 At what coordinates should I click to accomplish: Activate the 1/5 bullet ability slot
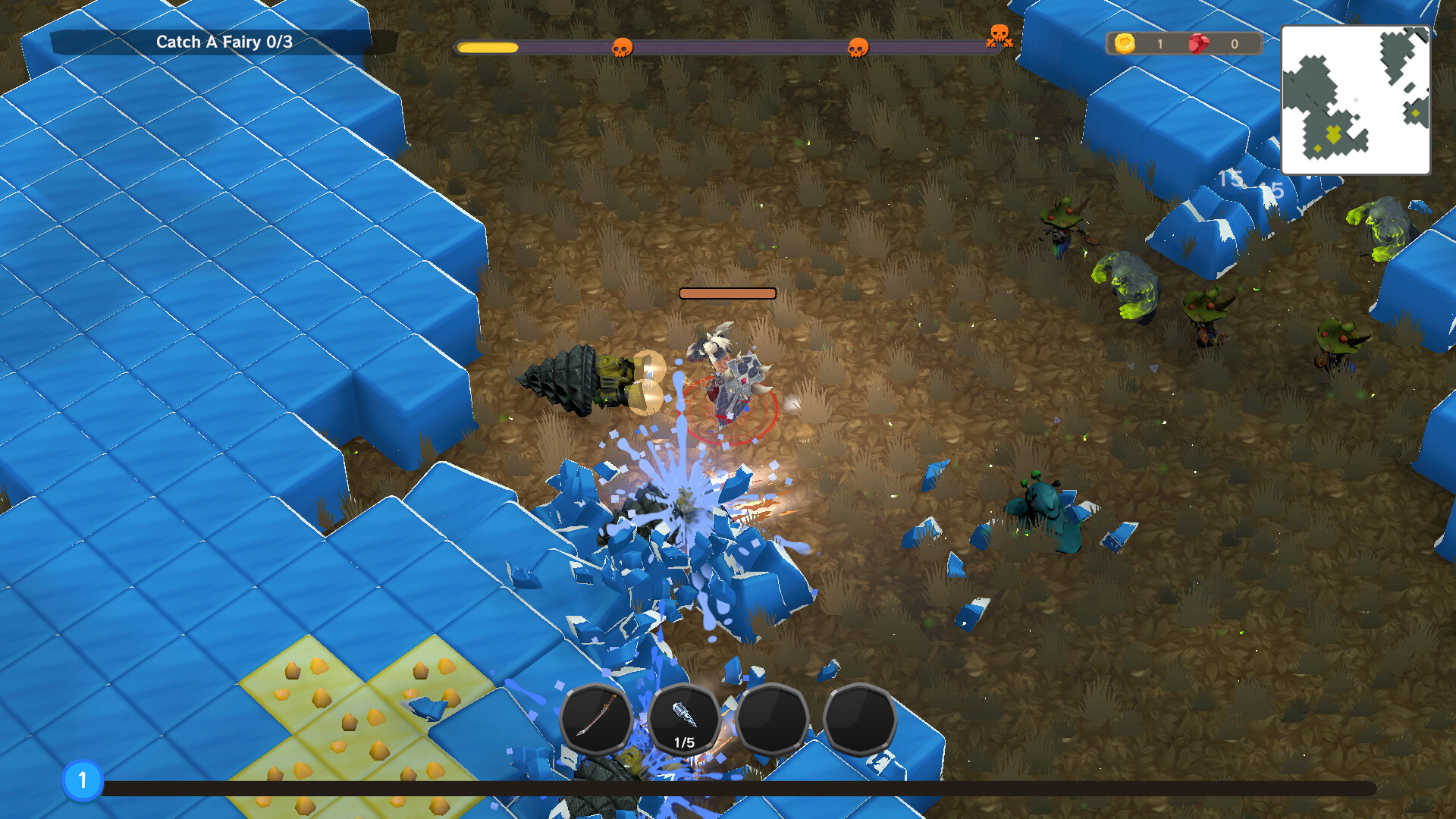(684, 719)
